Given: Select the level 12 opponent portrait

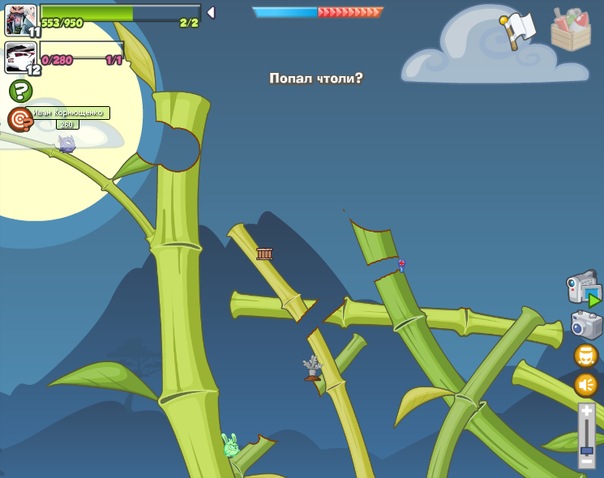Looking at the screenshot, I should 20,56.
